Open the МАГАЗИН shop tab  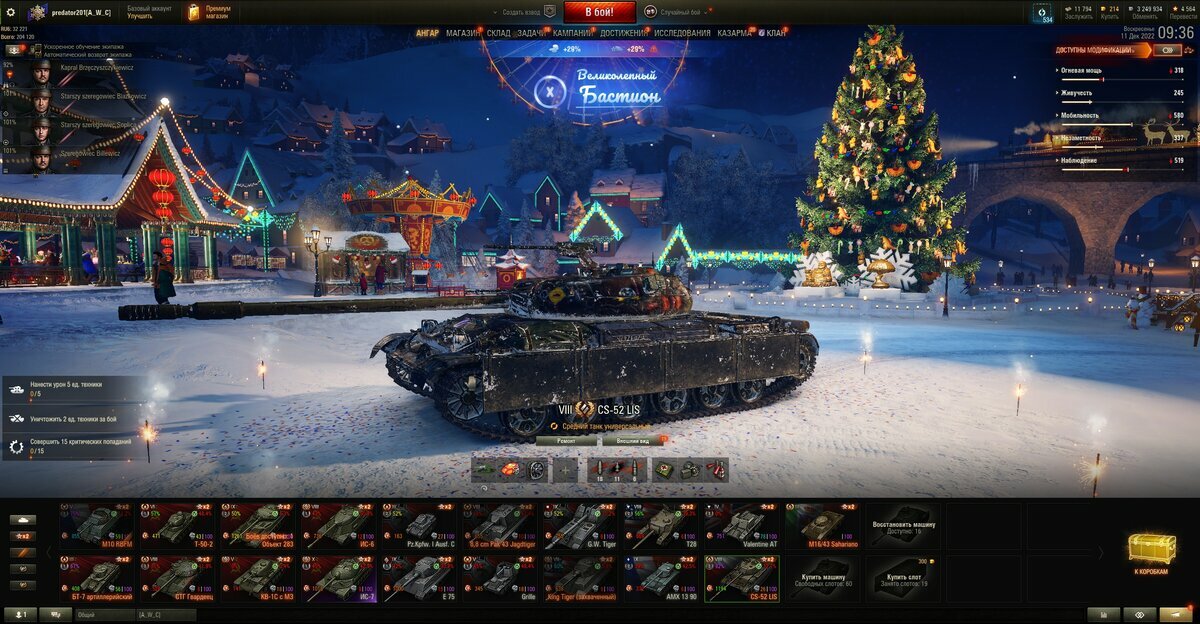463,33
